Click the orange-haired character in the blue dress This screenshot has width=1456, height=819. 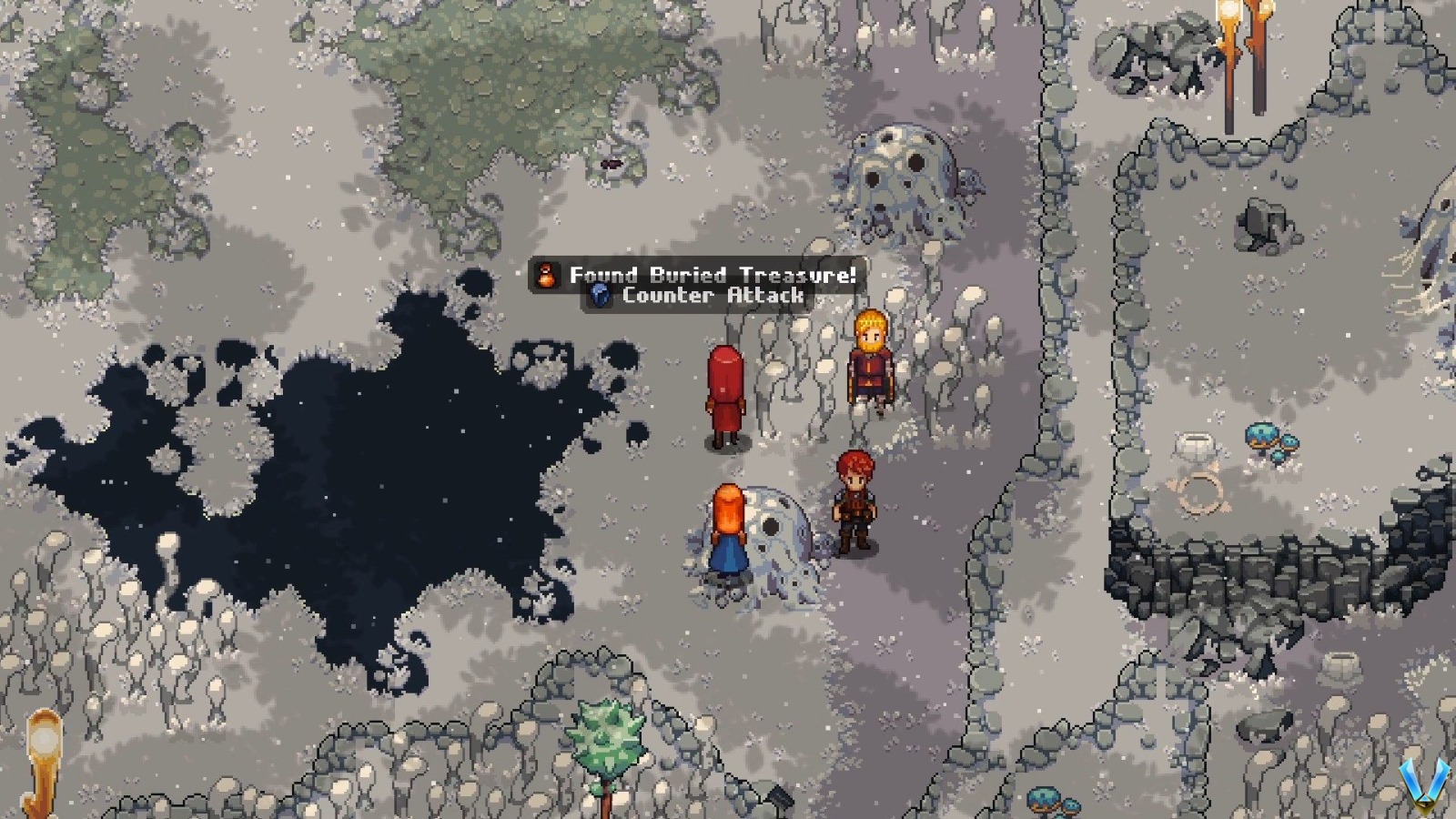coord(728,528)
